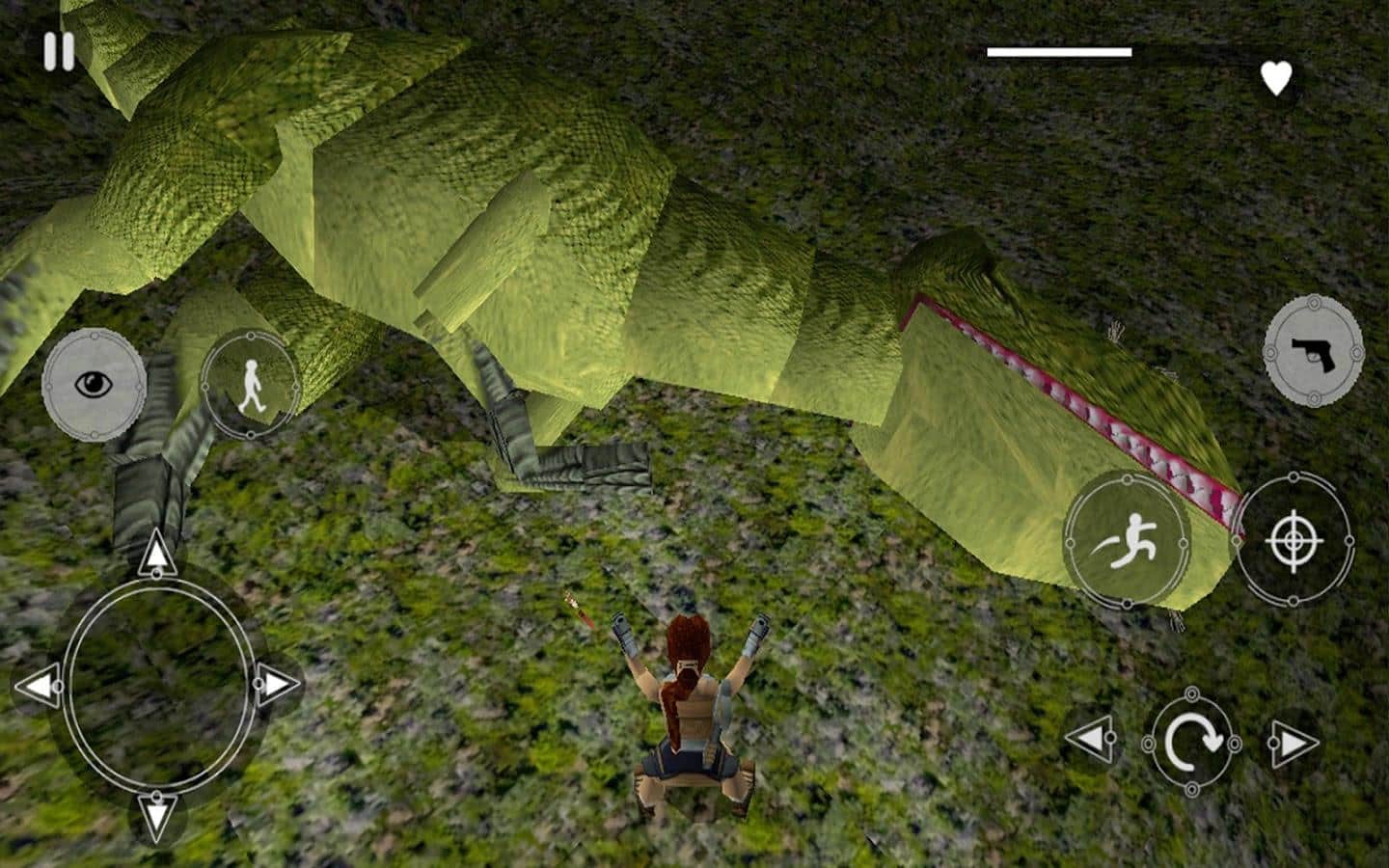Screen dimensions: 1389x868
Task: Fire using the crosshair button
Action: 1294,541
